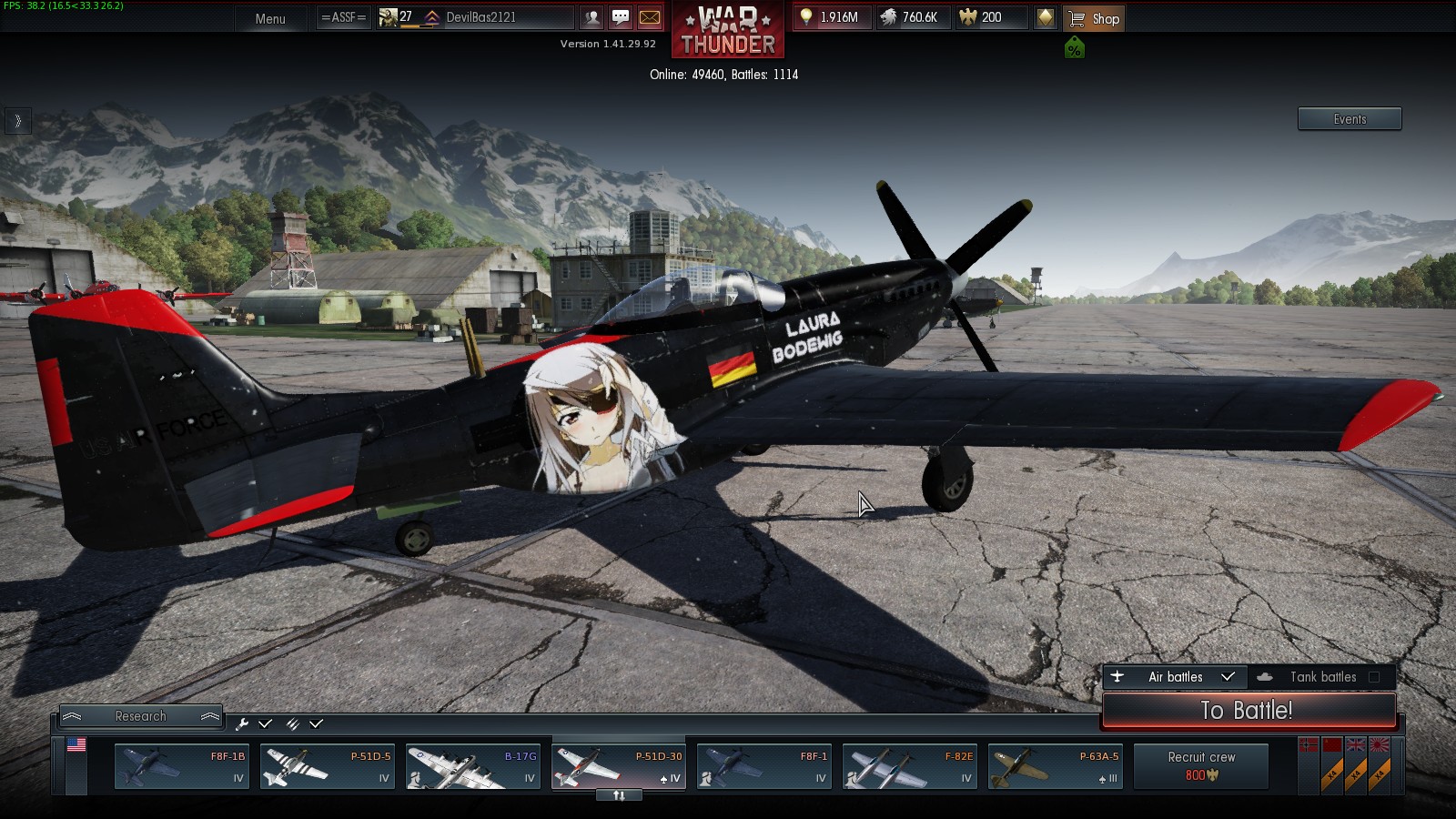Pick the F8F-1 aircraft slot

point(764,766)
